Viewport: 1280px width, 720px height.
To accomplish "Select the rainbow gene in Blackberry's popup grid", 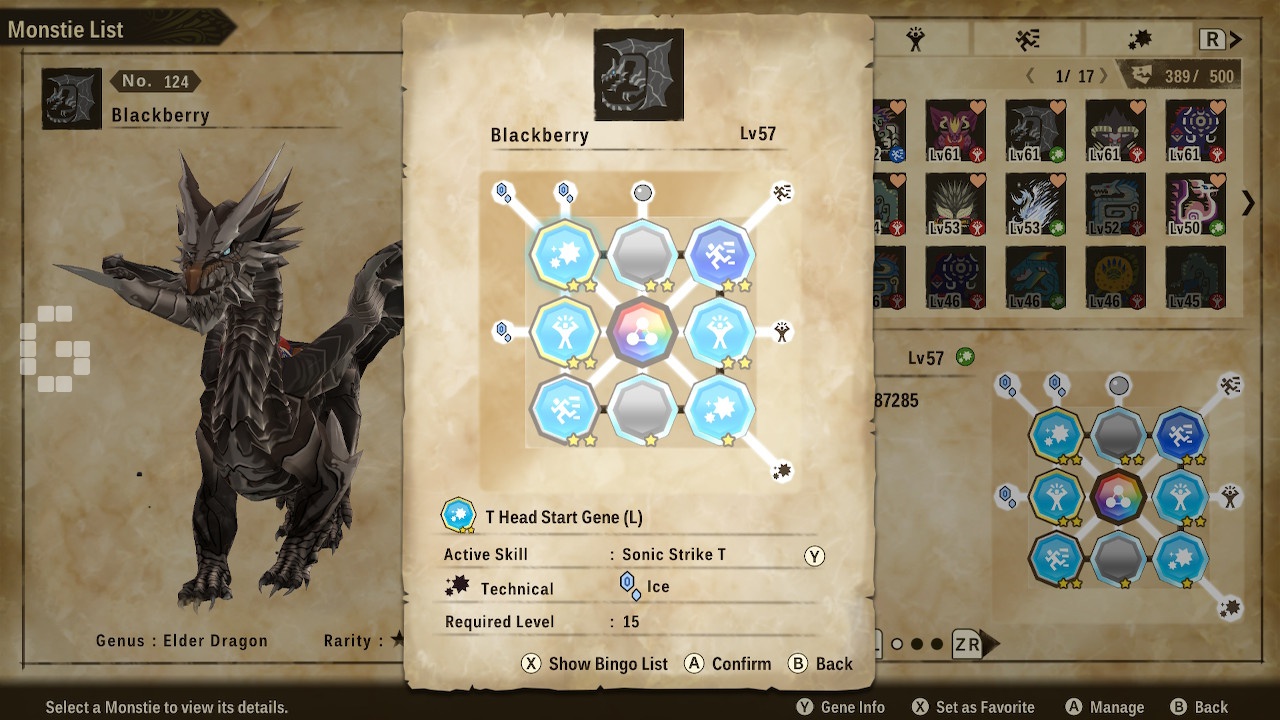I will pos(642,331).
